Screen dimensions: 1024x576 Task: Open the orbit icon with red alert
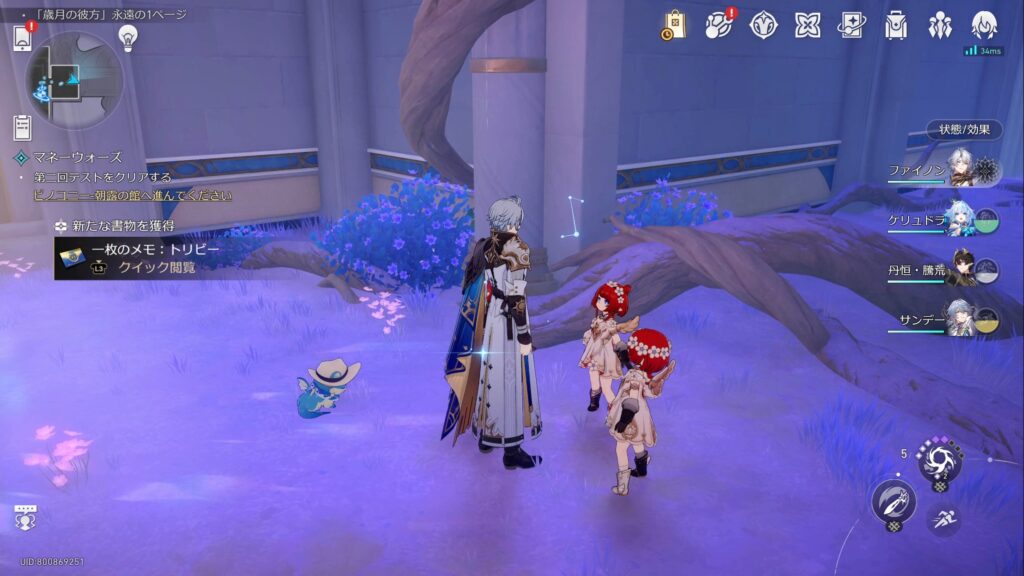[x=719, y=25]
